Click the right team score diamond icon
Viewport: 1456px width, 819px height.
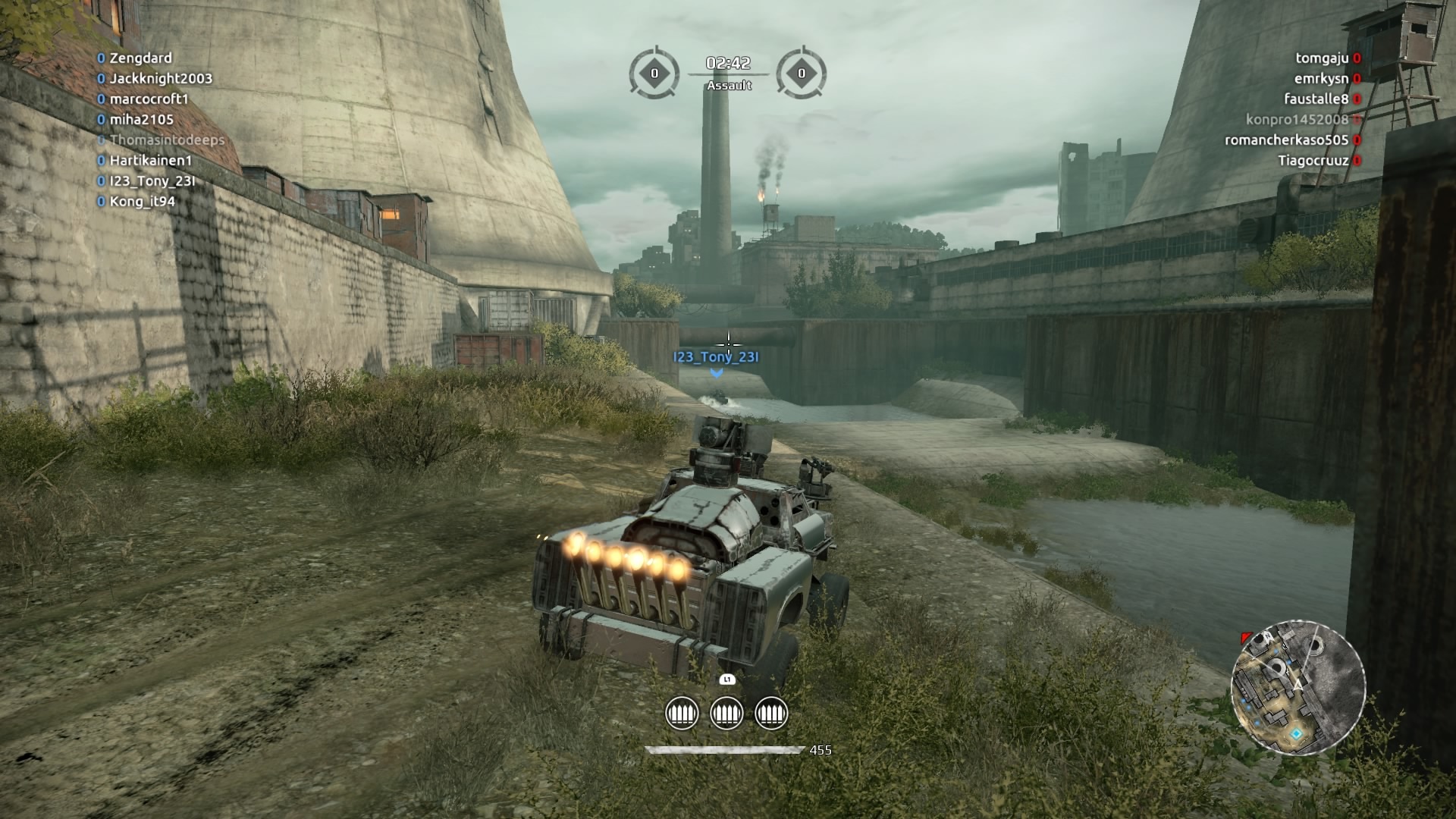coord(802,74)
